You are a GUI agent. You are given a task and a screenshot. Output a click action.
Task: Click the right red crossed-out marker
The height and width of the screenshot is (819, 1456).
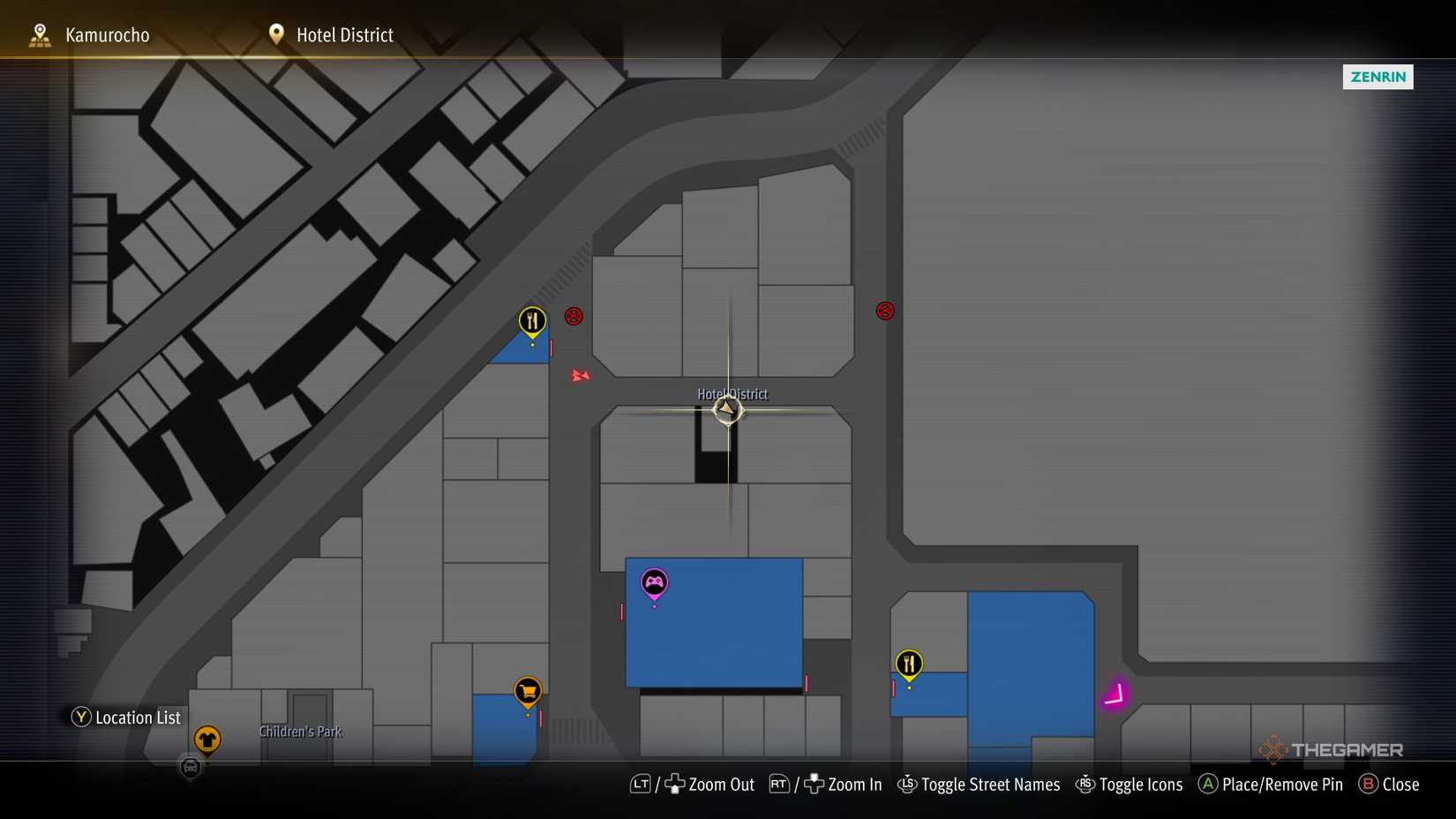(x=884, y=311)
